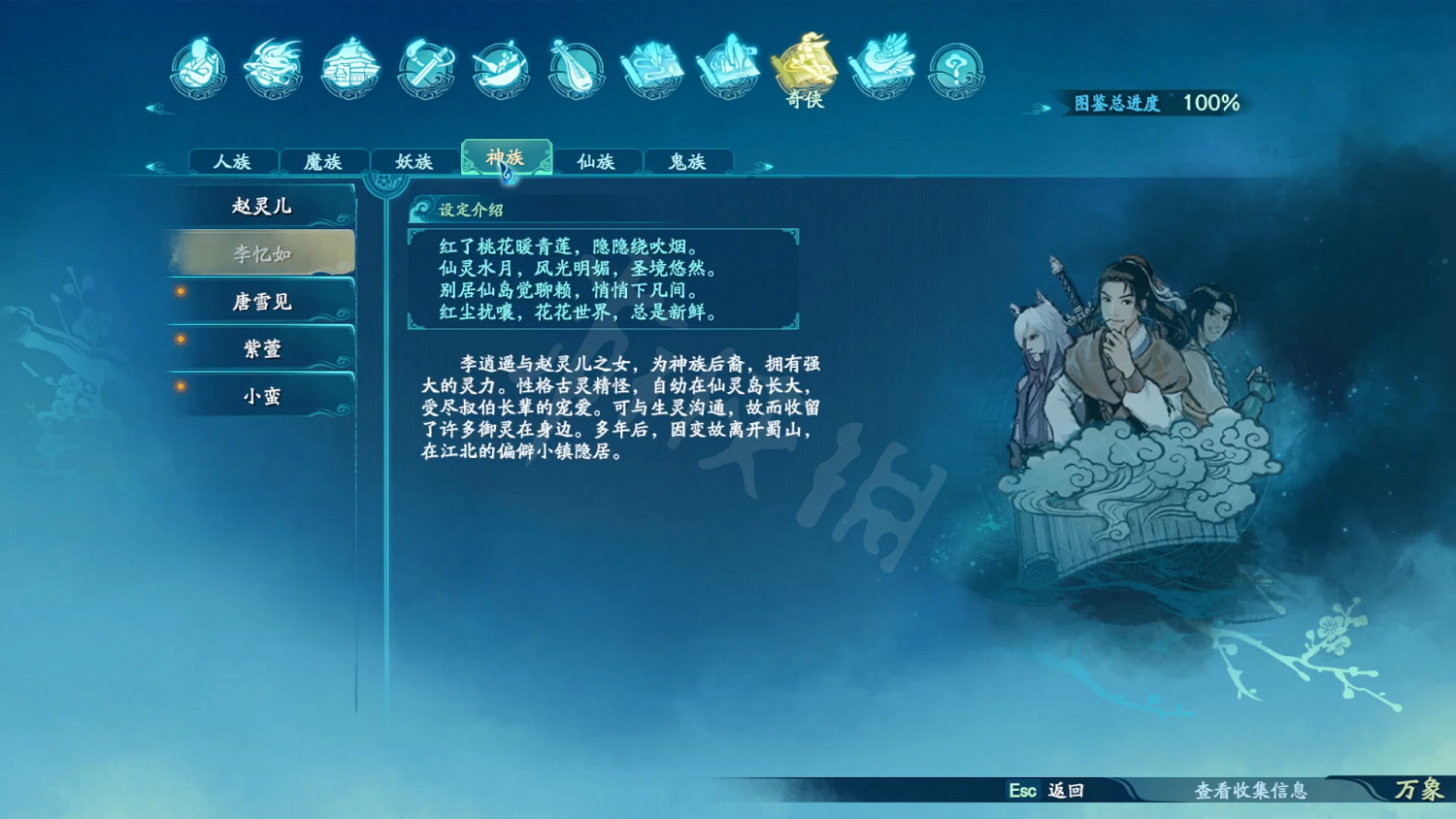The image size is (1456, 819).
Task: Open the 仙族 tab
Action: point(596,161)
